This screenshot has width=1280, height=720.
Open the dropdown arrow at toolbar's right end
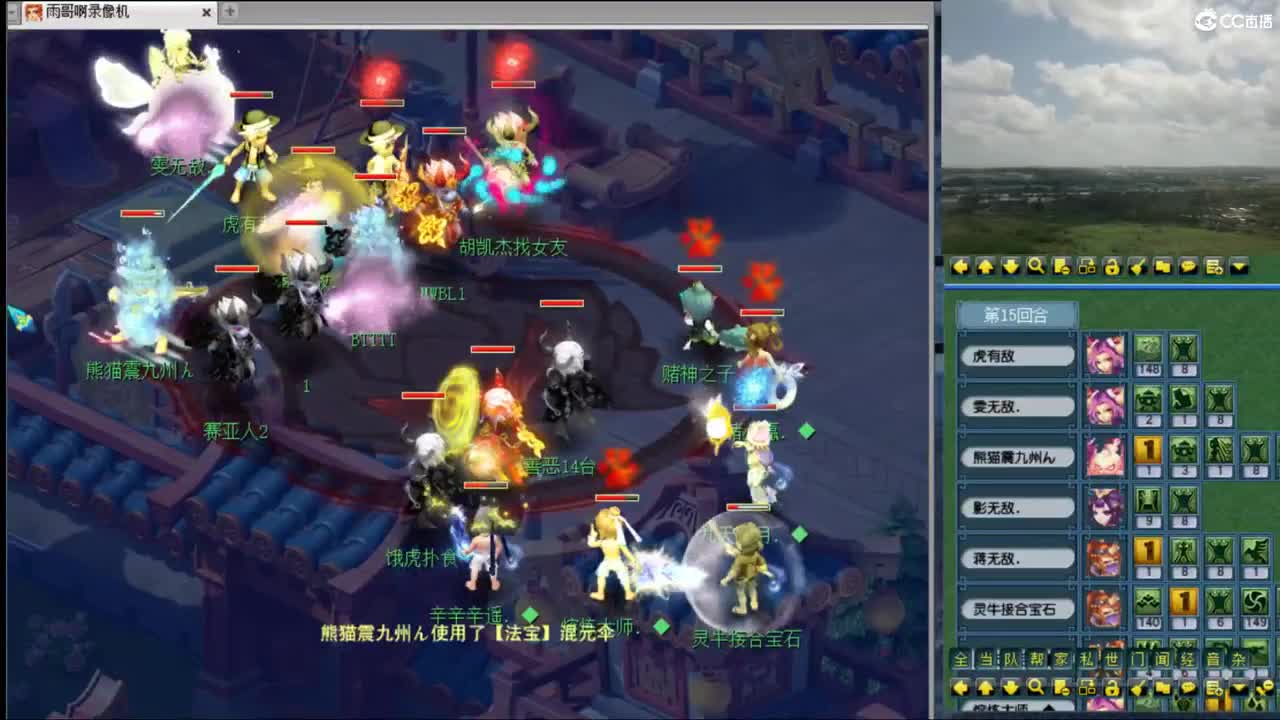click(x=1238, y=267)
